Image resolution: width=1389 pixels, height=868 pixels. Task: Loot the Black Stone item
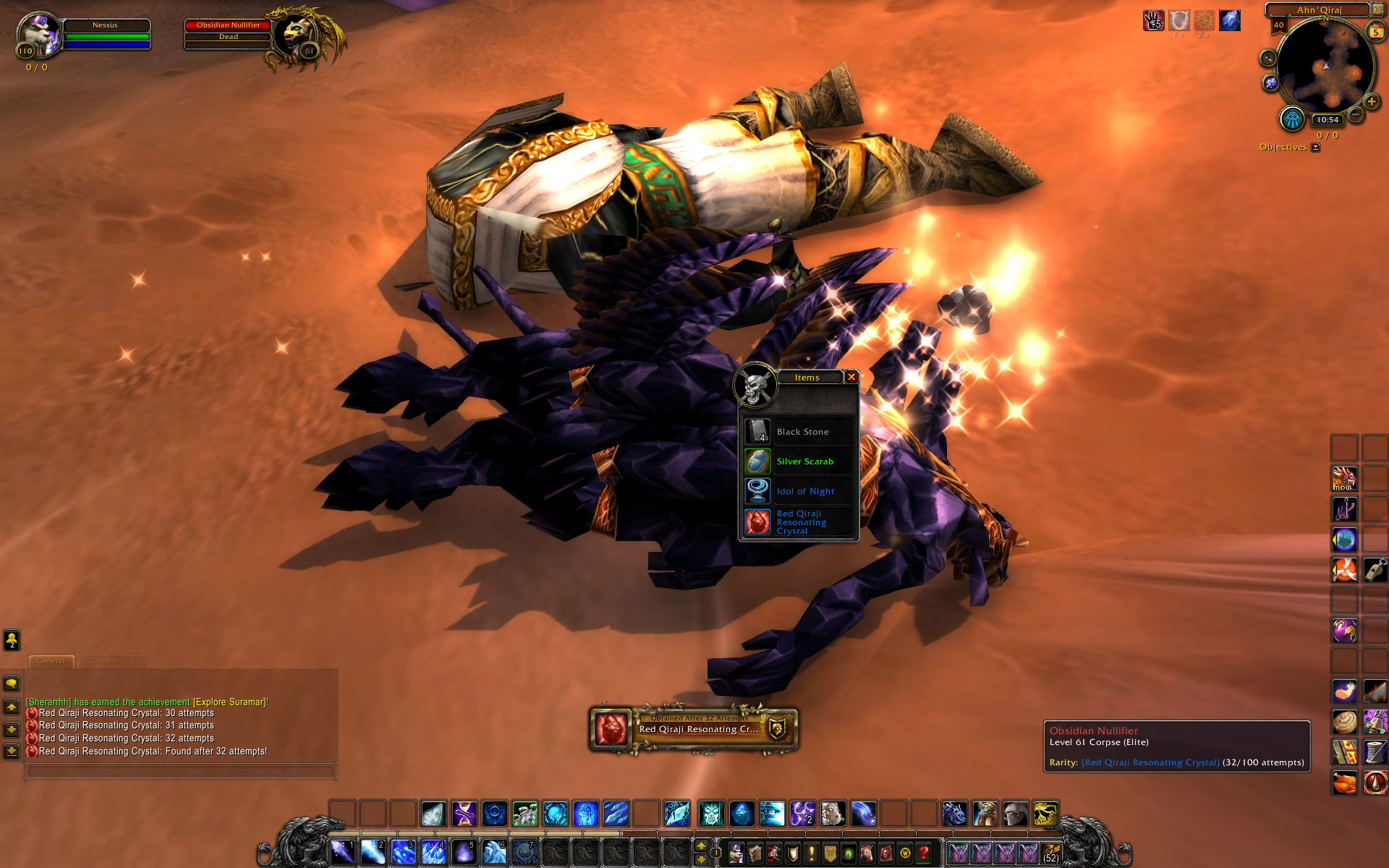coord(757,432)
